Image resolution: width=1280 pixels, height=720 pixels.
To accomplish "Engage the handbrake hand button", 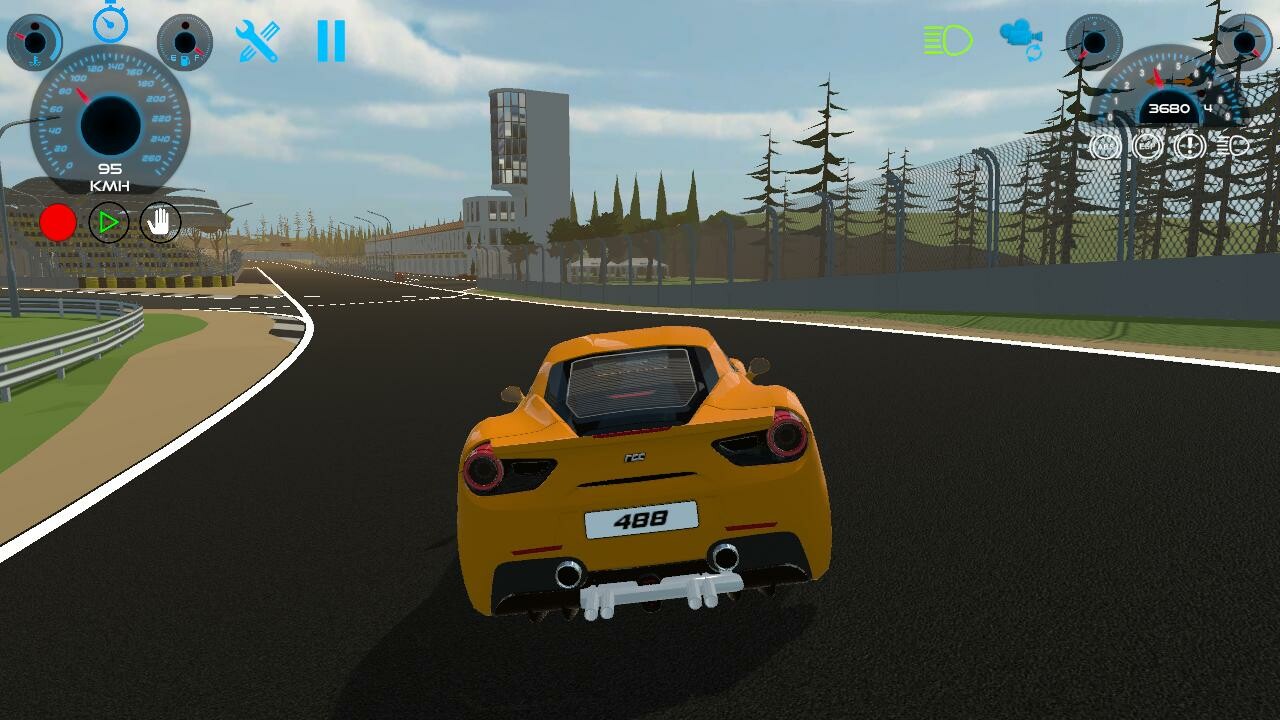I will coord(158,222).
